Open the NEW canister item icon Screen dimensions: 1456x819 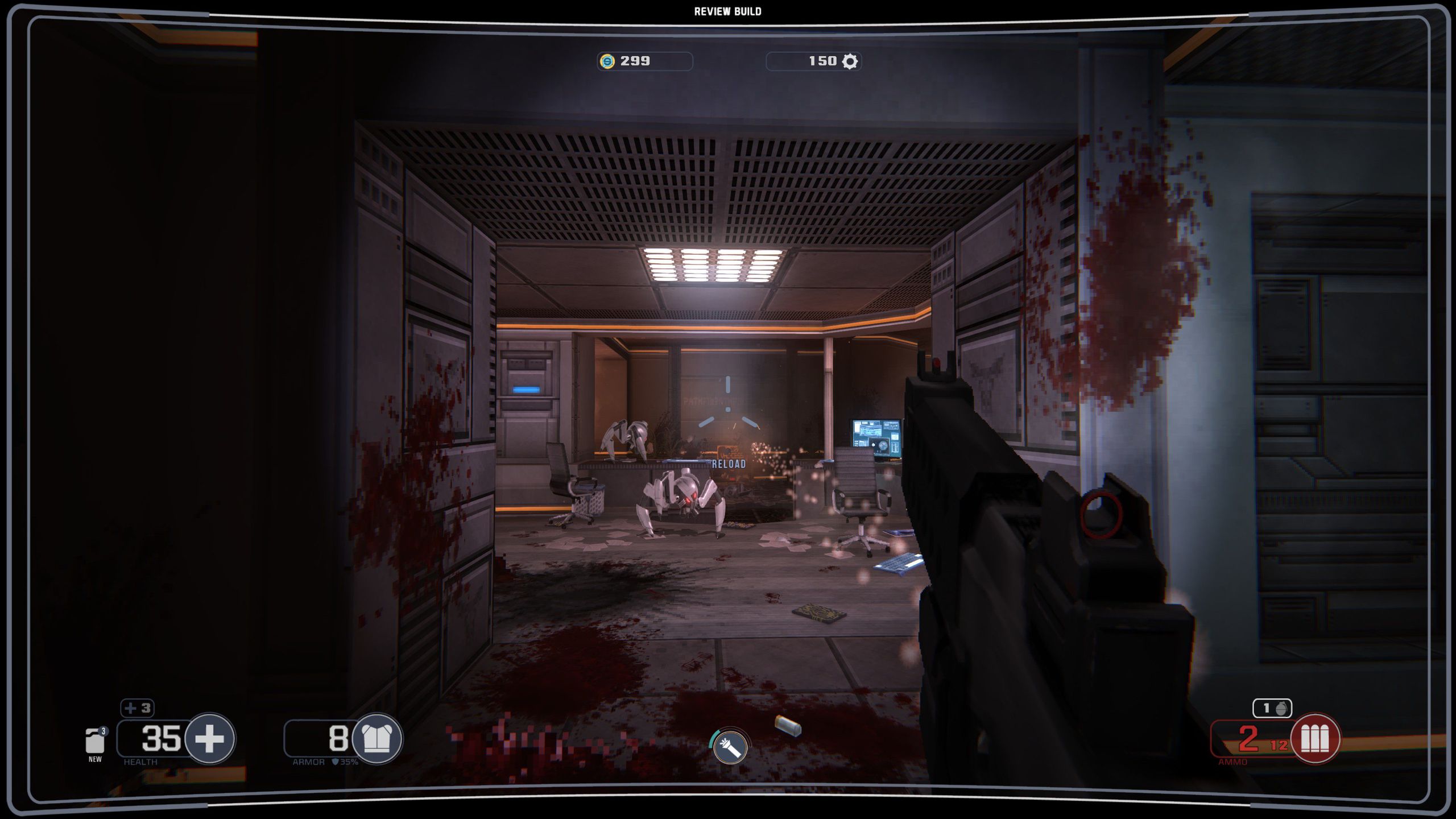pyautogui.click(x=95, y=741)
